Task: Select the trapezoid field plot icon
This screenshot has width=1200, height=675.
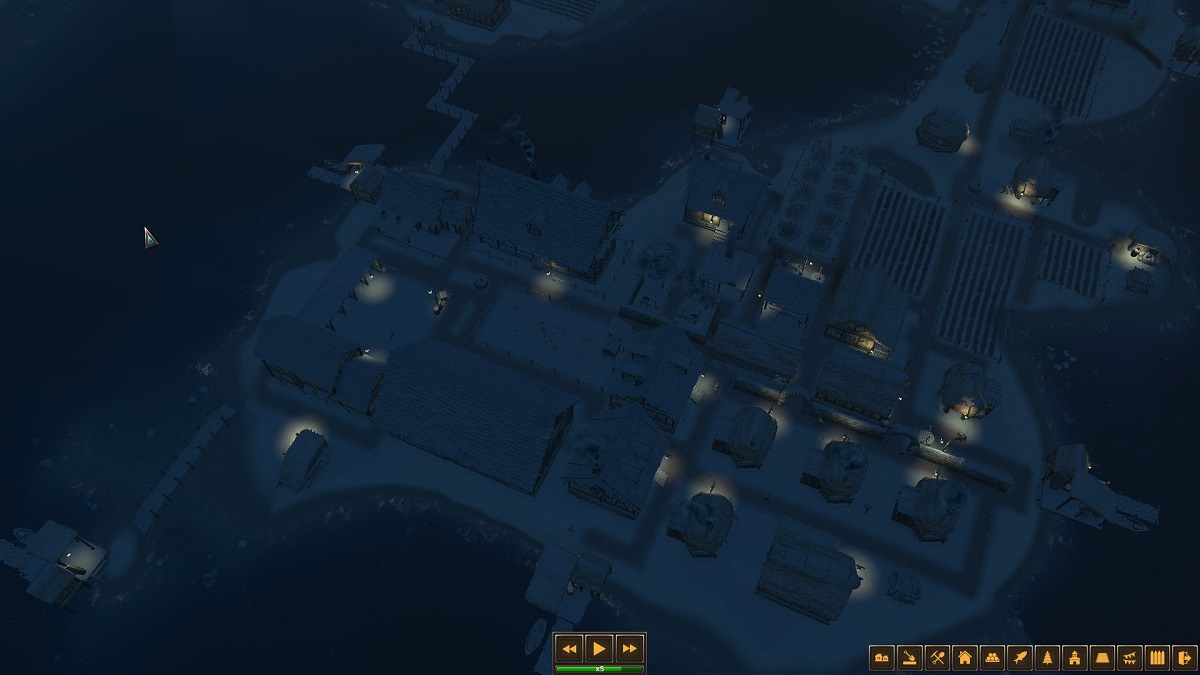Action: click(1103, 657)
